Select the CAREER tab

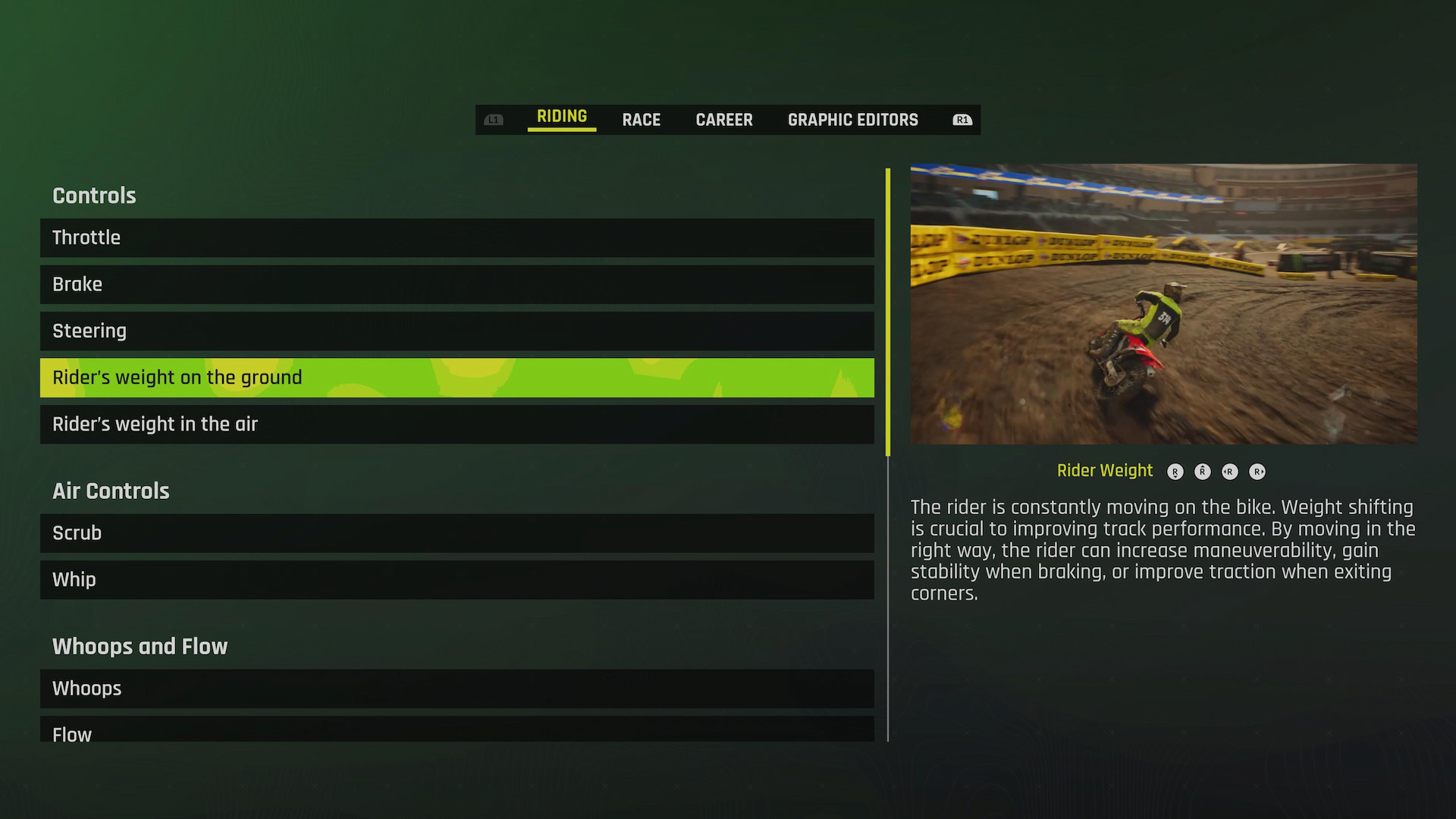[723, 119]
